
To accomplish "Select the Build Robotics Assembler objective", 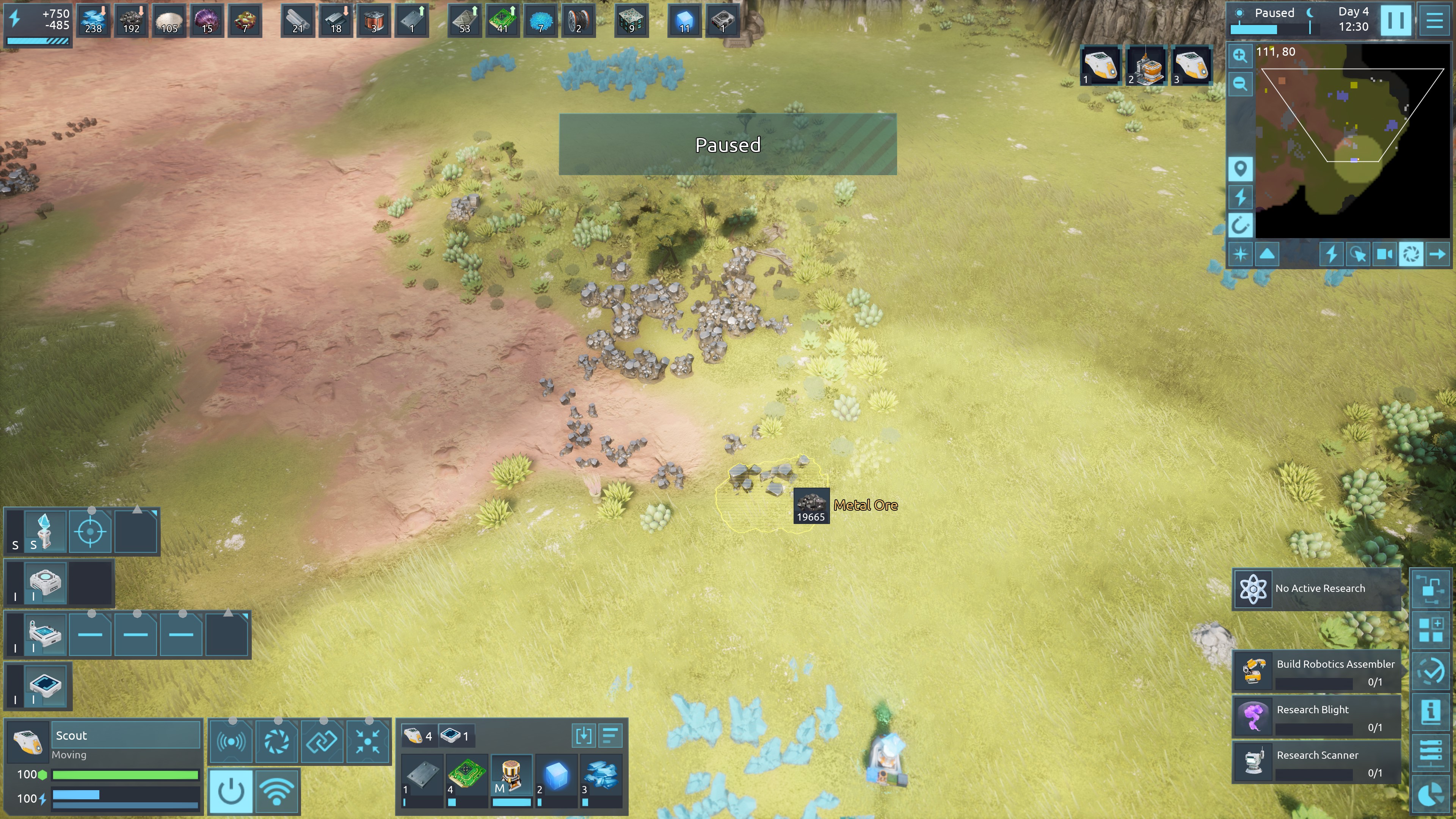I will [1316, 672].
